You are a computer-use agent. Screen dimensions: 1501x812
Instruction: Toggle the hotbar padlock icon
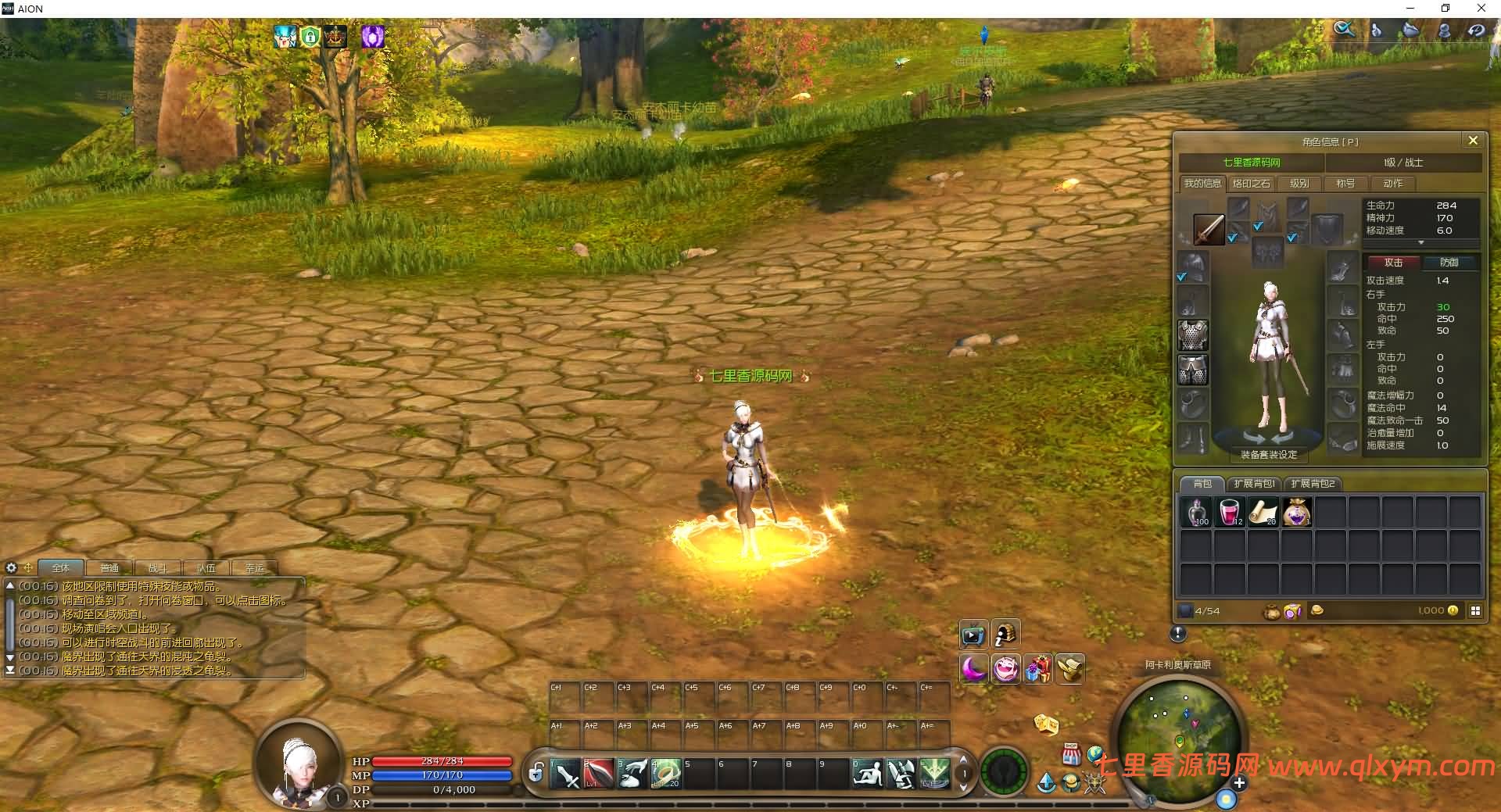[x=536, y=774]
